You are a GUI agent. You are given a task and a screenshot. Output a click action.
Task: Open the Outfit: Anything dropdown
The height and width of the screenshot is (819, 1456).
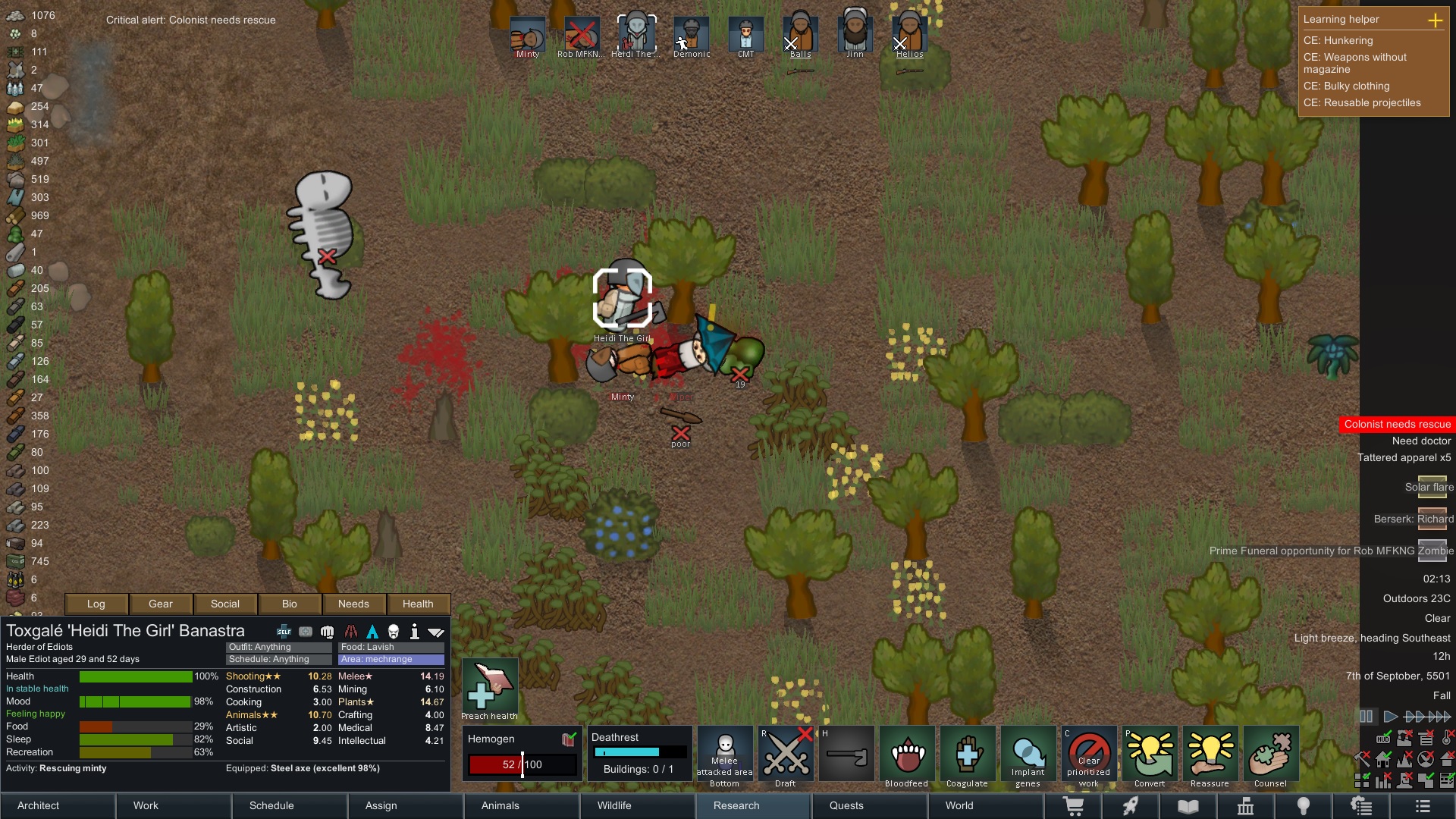pos(278,647)
